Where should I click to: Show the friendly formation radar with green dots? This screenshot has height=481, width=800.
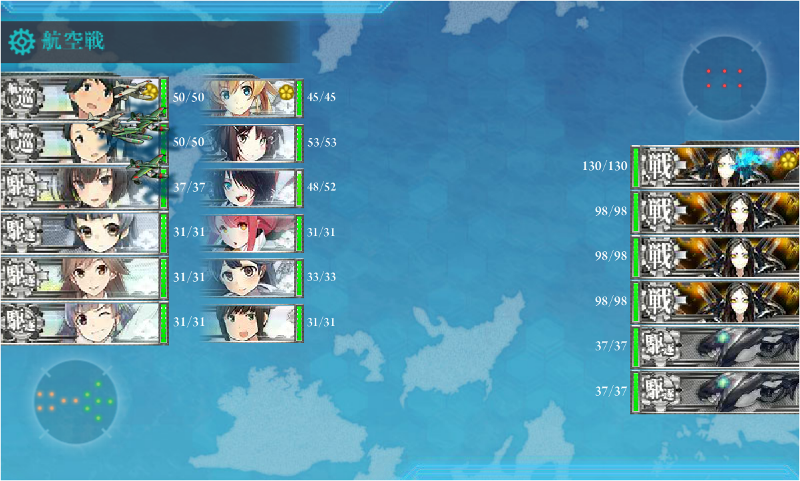click(74, 401)
